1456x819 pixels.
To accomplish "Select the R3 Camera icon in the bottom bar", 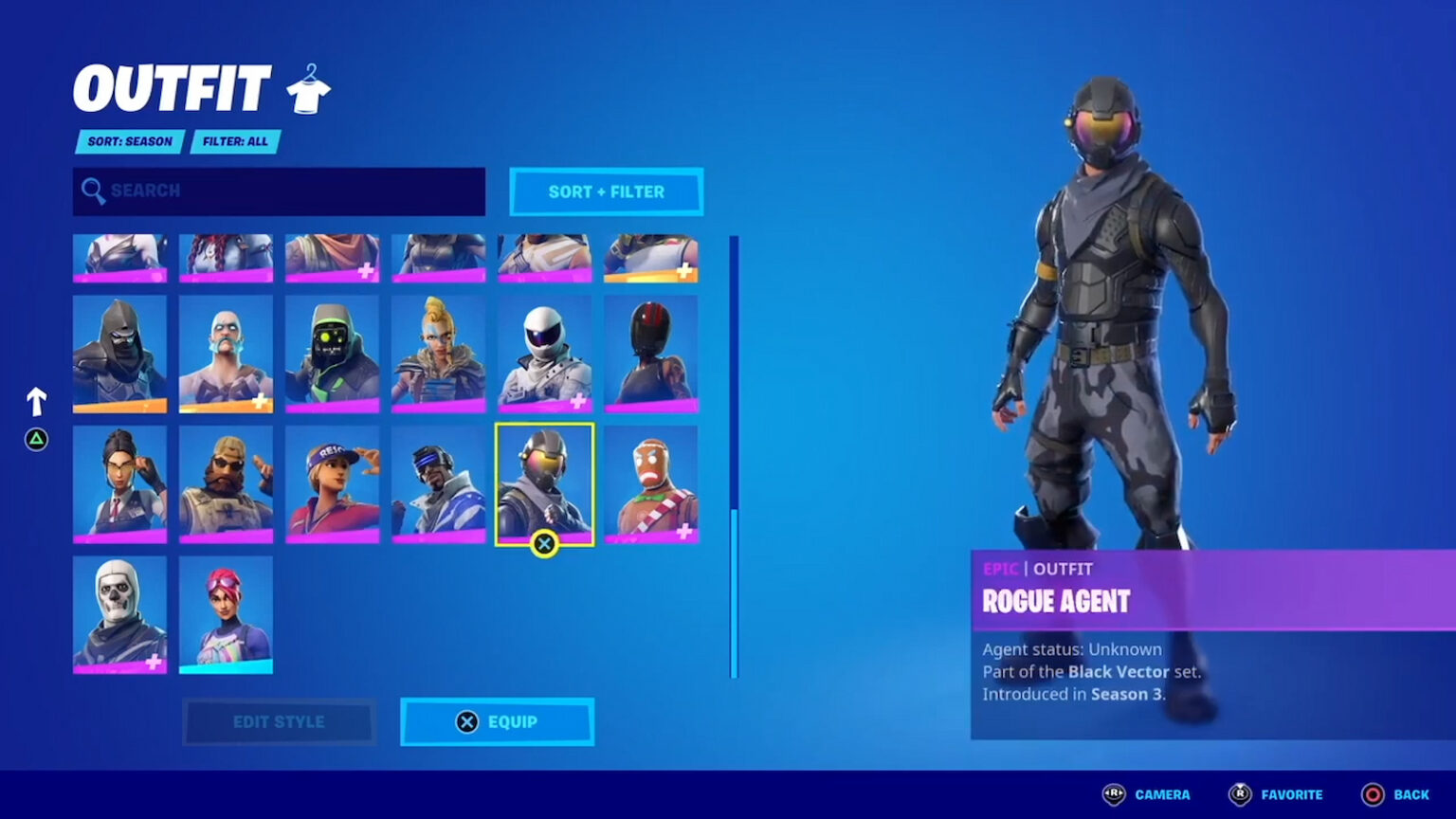I will click(x=1113, y=794).
